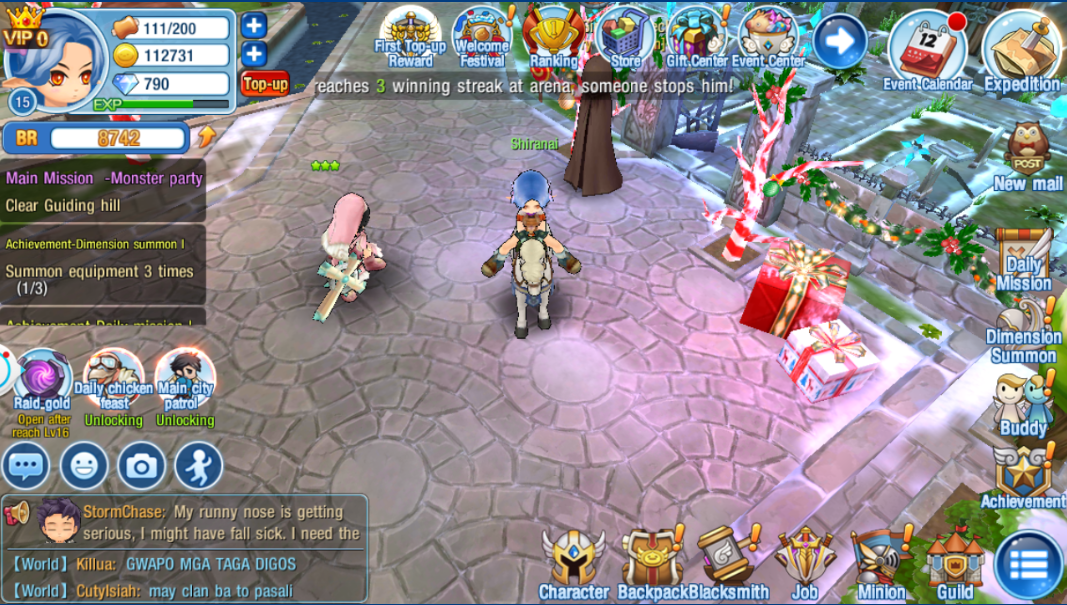This screenshot has height=605, width=1067.
Task: Open the Top-up shop button
Action: pos(265,84)
